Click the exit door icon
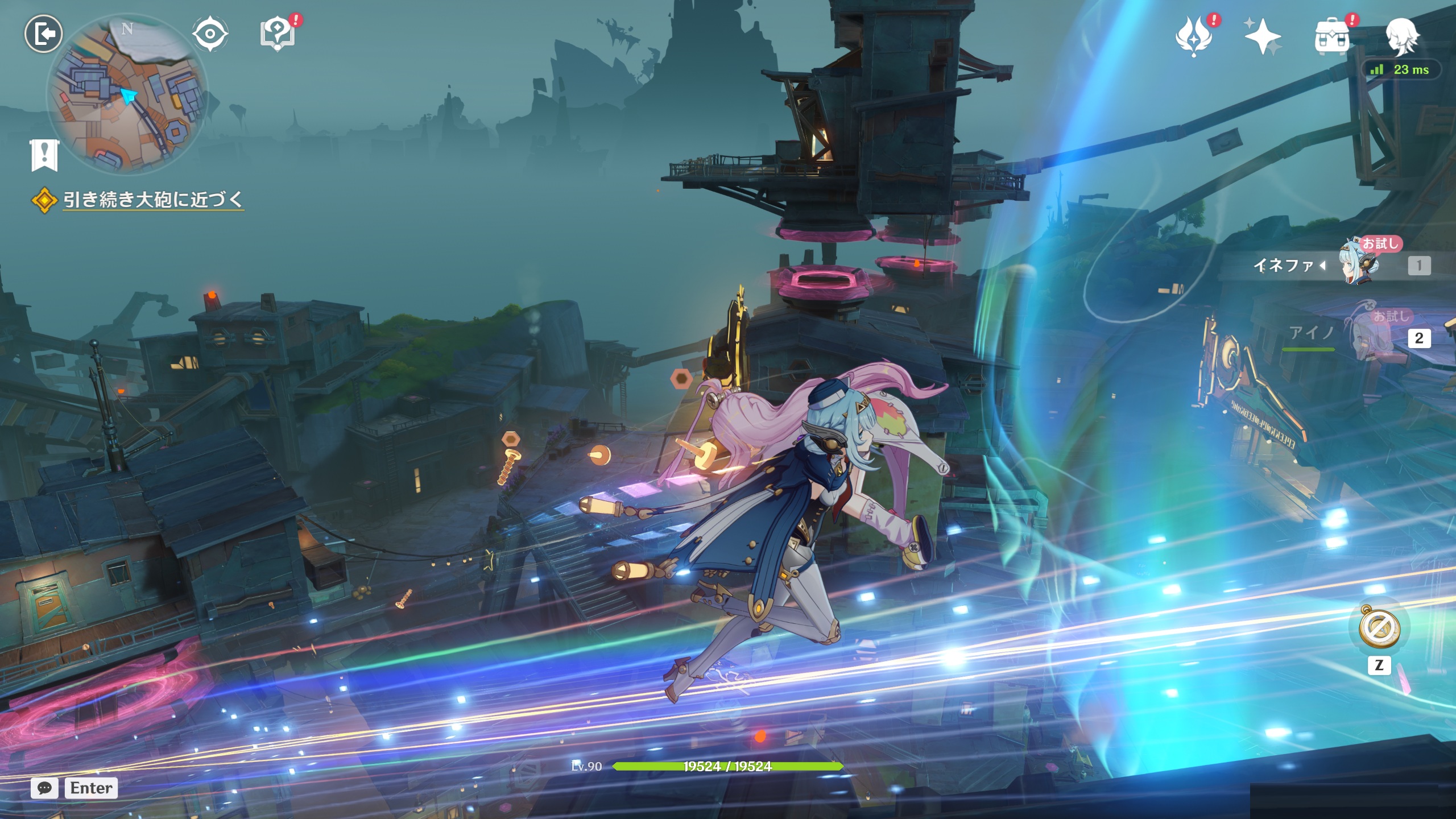1456x819 pixels. (x=43, y=34)
